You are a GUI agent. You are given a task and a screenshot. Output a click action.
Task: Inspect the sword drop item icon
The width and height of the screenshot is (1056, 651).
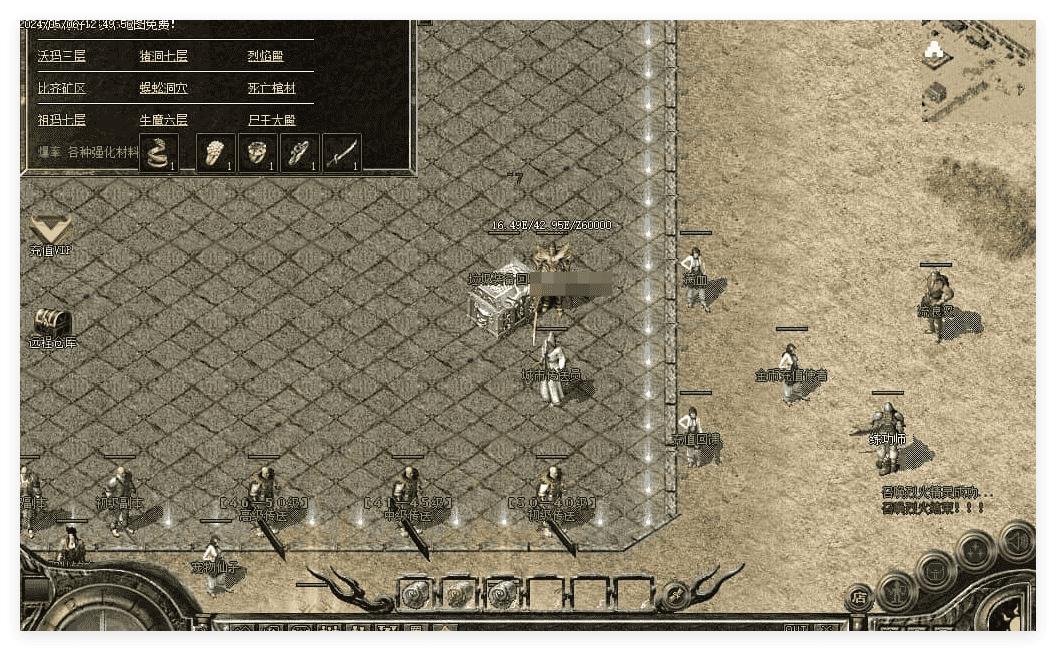[342, 153]
